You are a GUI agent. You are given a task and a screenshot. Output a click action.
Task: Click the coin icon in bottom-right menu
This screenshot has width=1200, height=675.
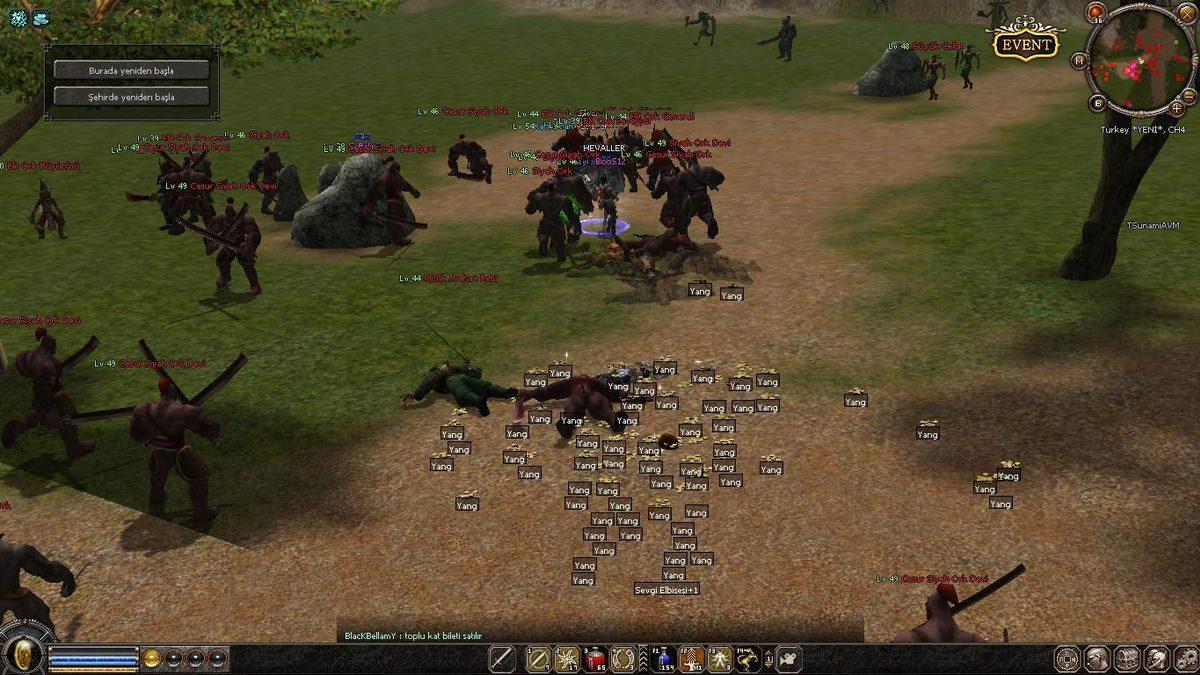(1068, 659)
